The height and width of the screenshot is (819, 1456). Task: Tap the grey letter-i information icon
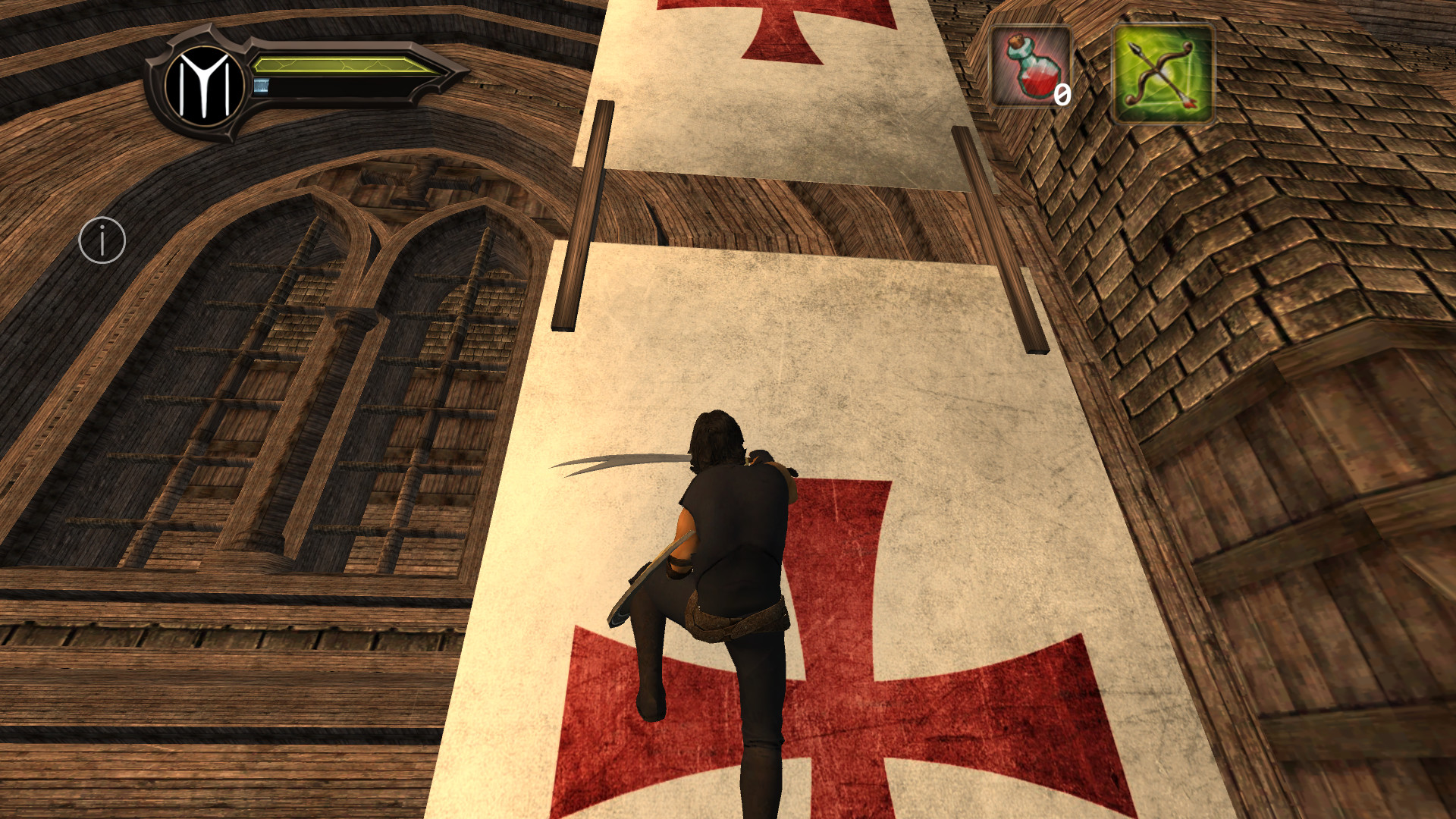(101, 239)
